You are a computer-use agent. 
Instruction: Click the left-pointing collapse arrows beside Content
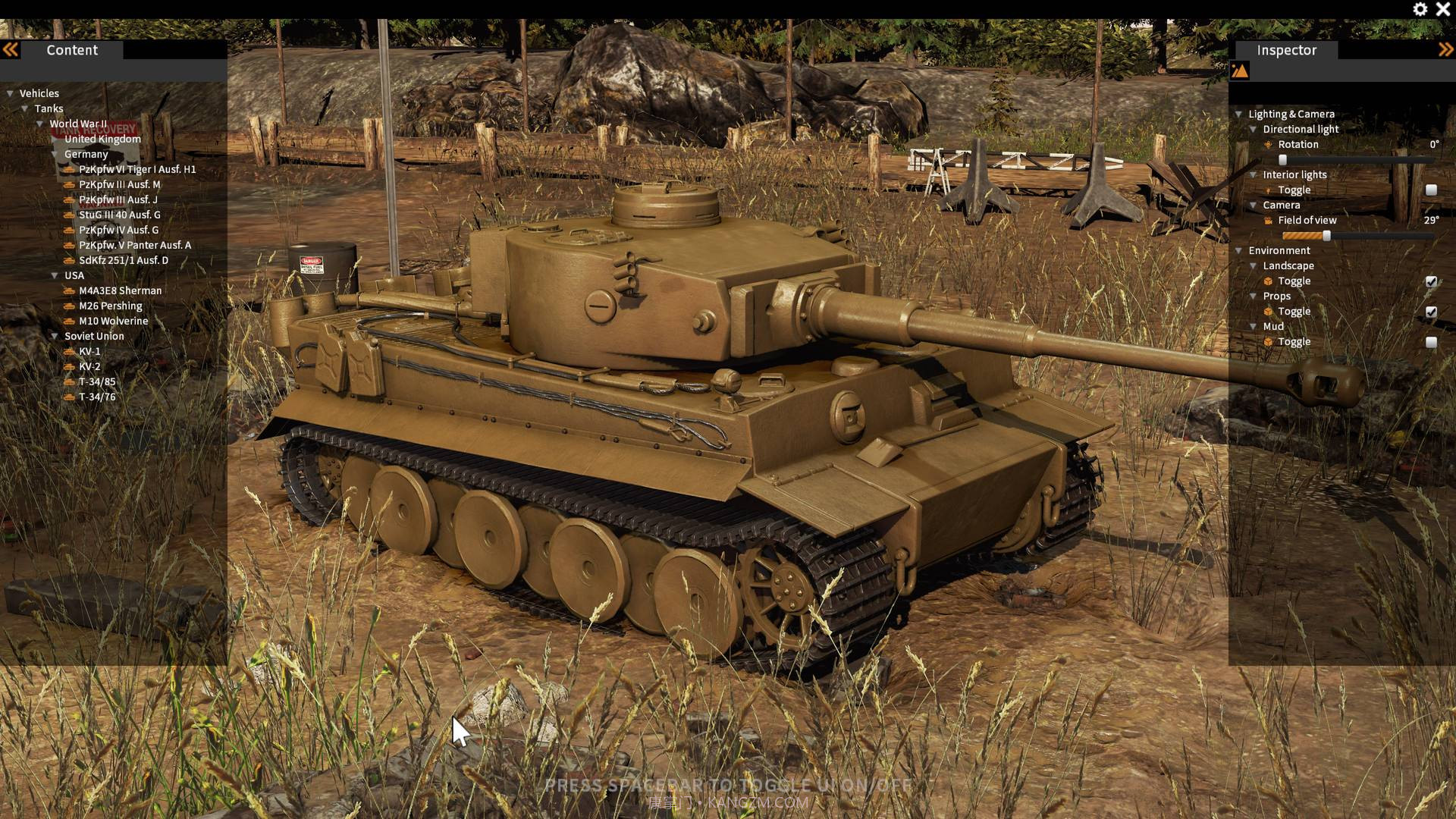(11, 49)
